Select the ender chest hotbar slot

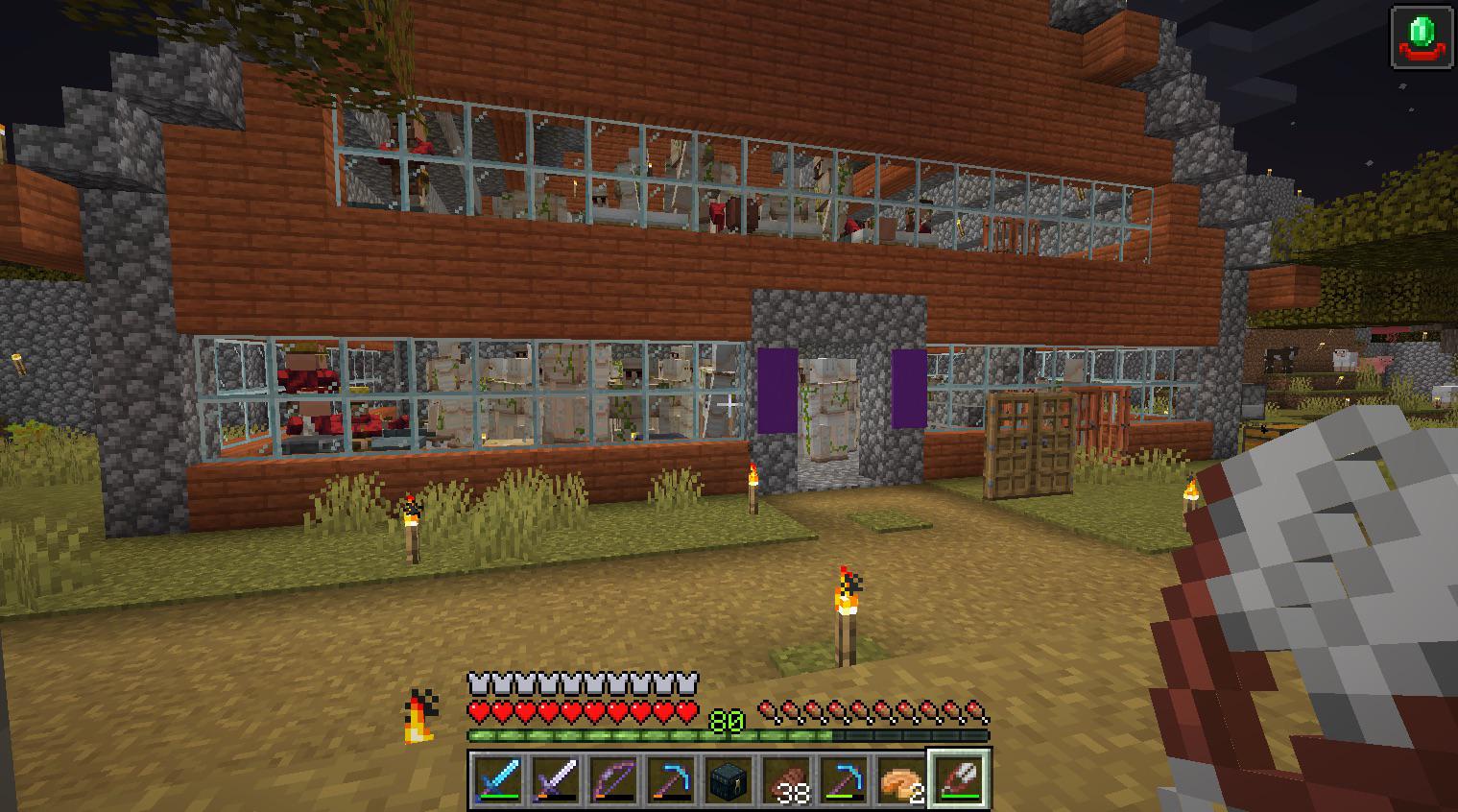pyautogui.click(x=729, y=782)
